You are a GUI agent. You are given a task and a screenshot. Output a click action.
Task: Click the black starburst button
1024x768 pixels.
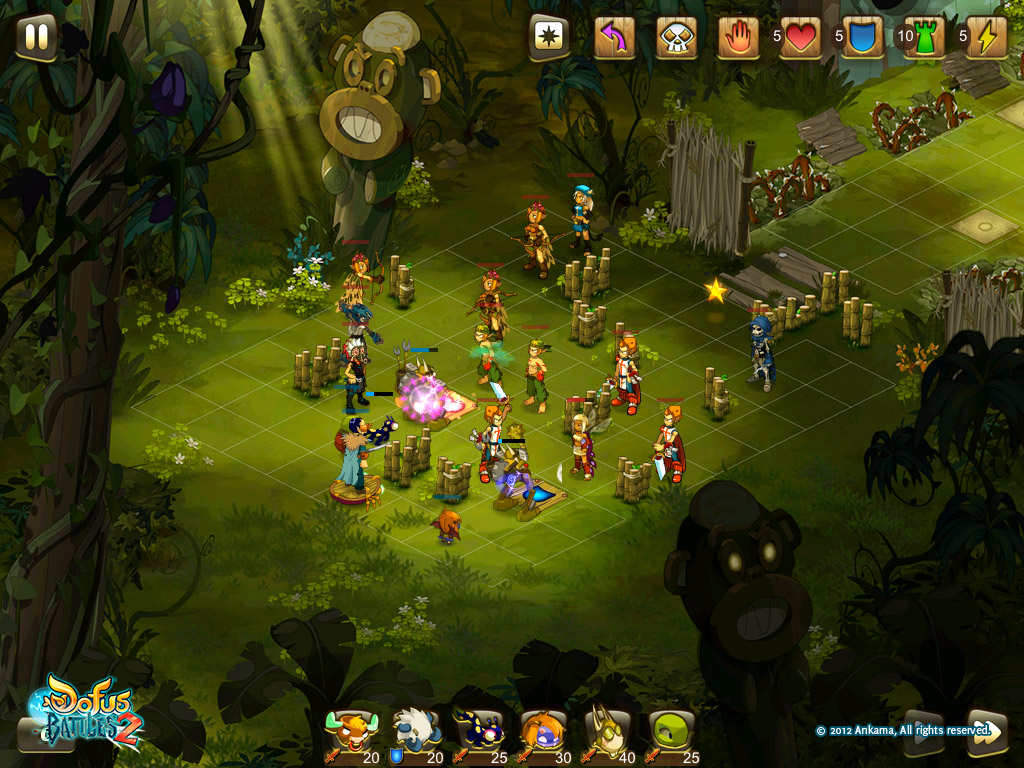[549, 38]
